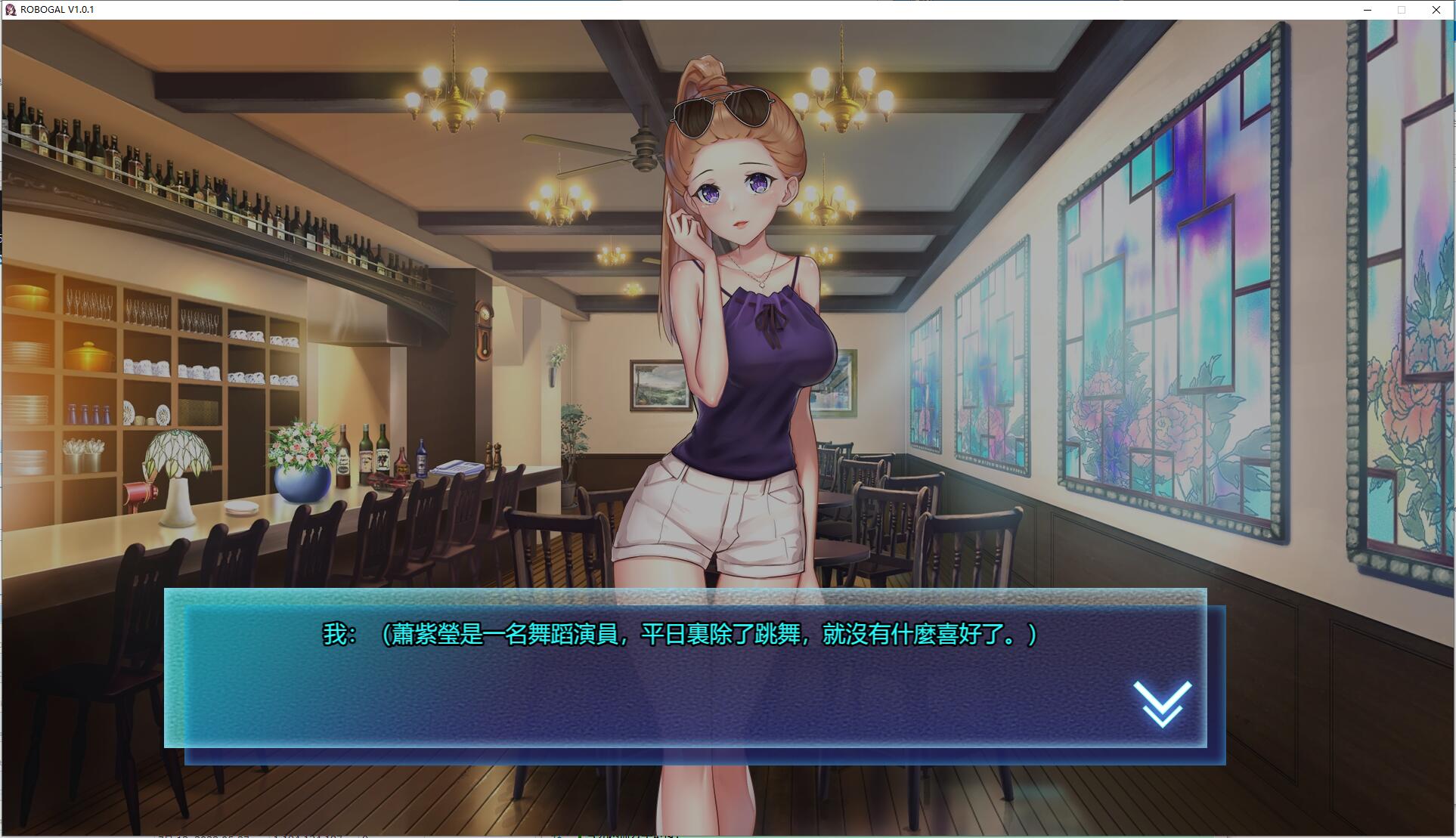Advance dialogue with the double-arrow icon
Screen dimensions: 1456x838
pyautogui.click(x=1162, y=703)
